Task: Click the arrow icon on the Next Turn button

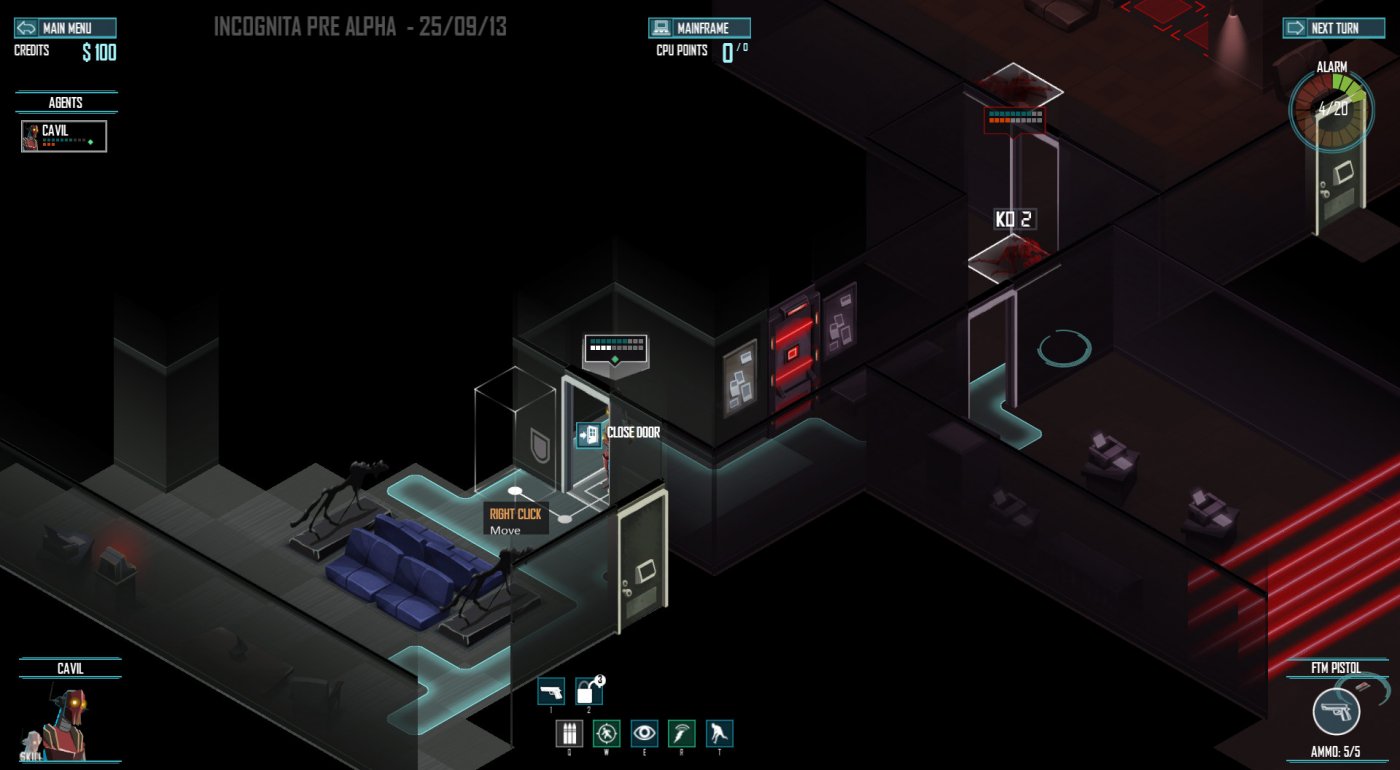Action: pos(1295,27)
